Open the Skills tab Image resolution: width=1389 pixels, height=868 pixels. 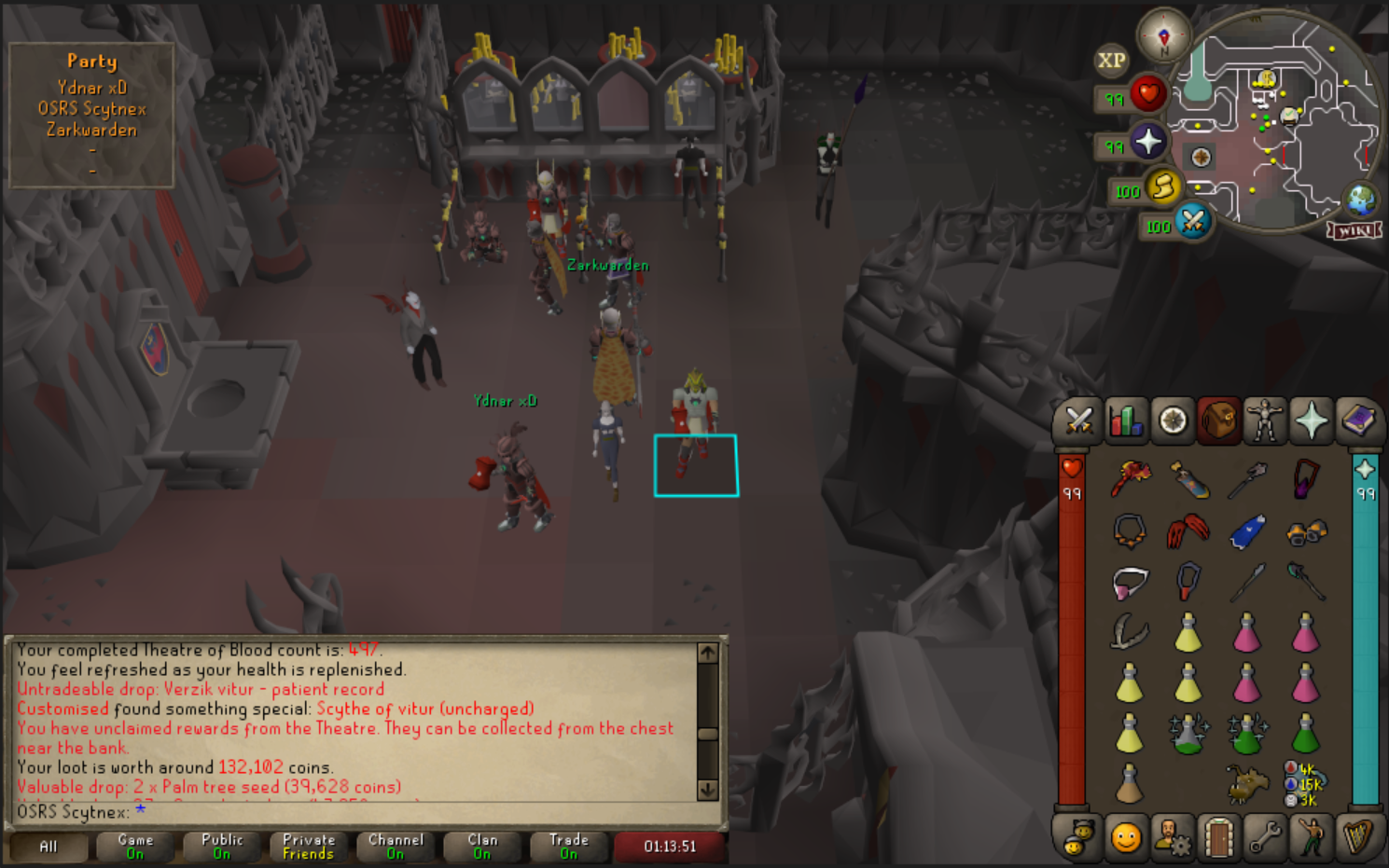pos(1126,421)
